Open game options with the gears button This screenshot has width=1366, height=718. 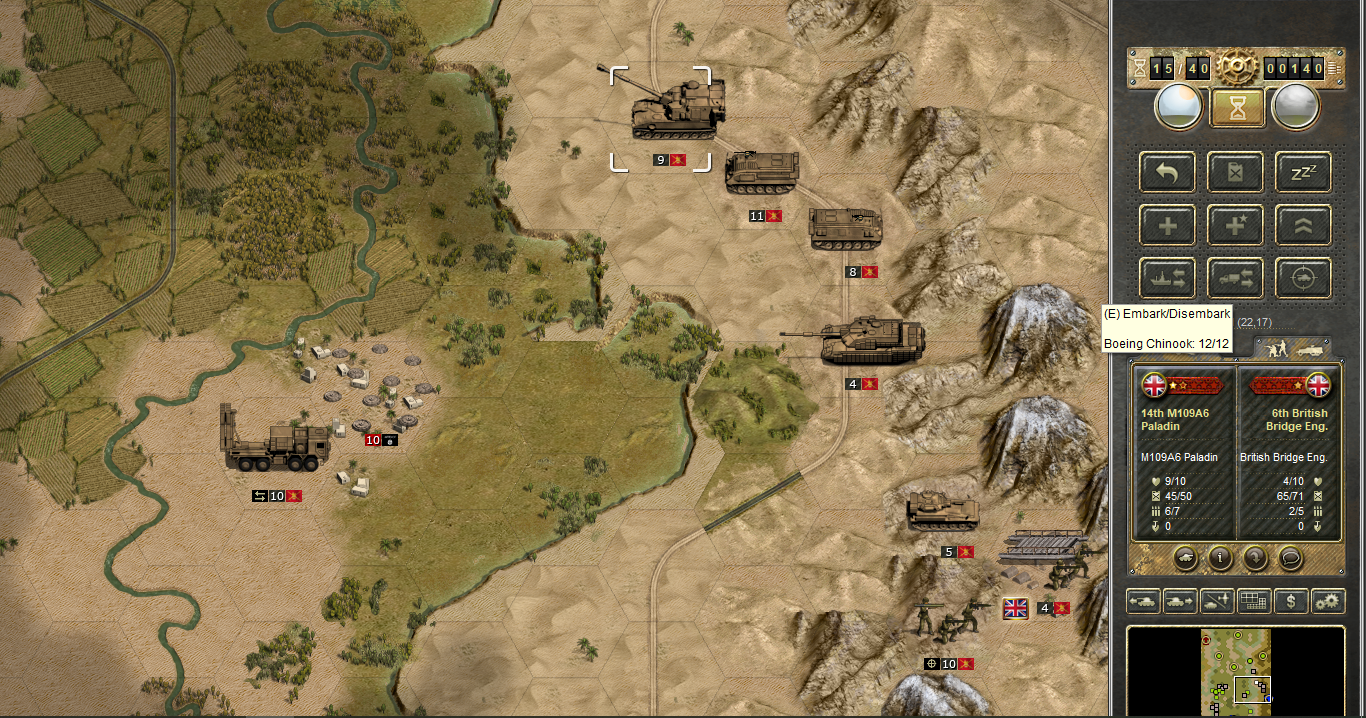tap(1328, 601)
